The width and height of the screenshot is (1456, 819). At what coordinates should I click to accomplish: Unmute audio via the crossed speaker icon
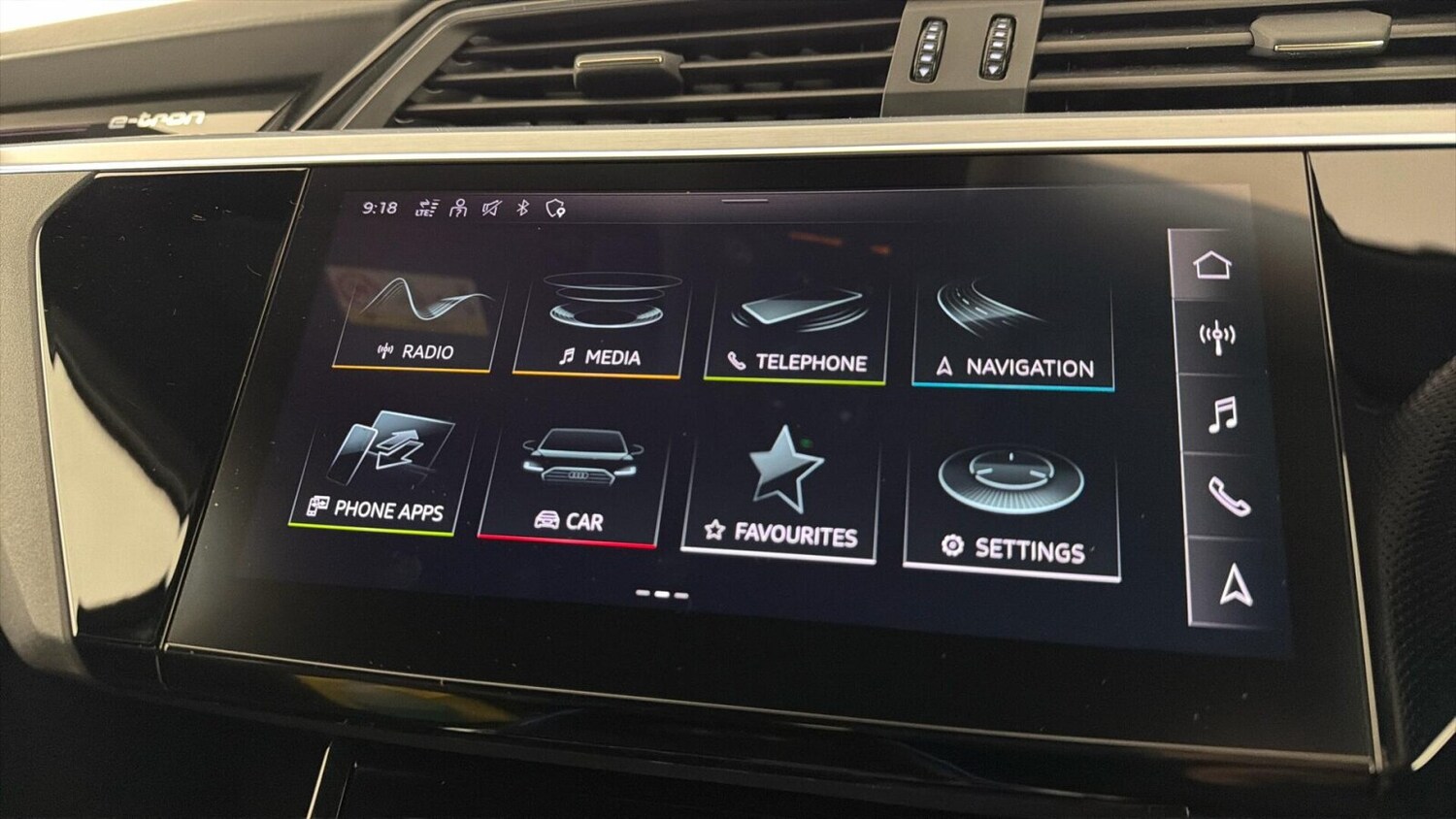click(490, 207)
